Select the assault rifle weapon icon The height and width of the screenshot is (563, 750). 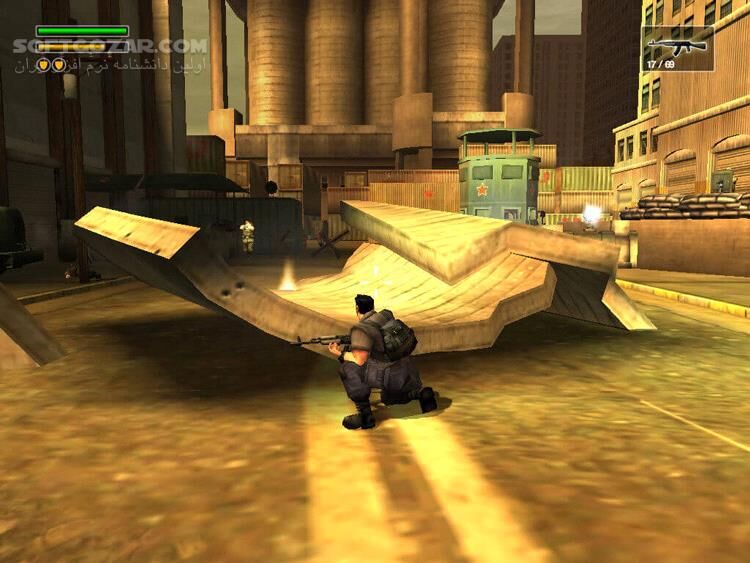click(677, 45)
